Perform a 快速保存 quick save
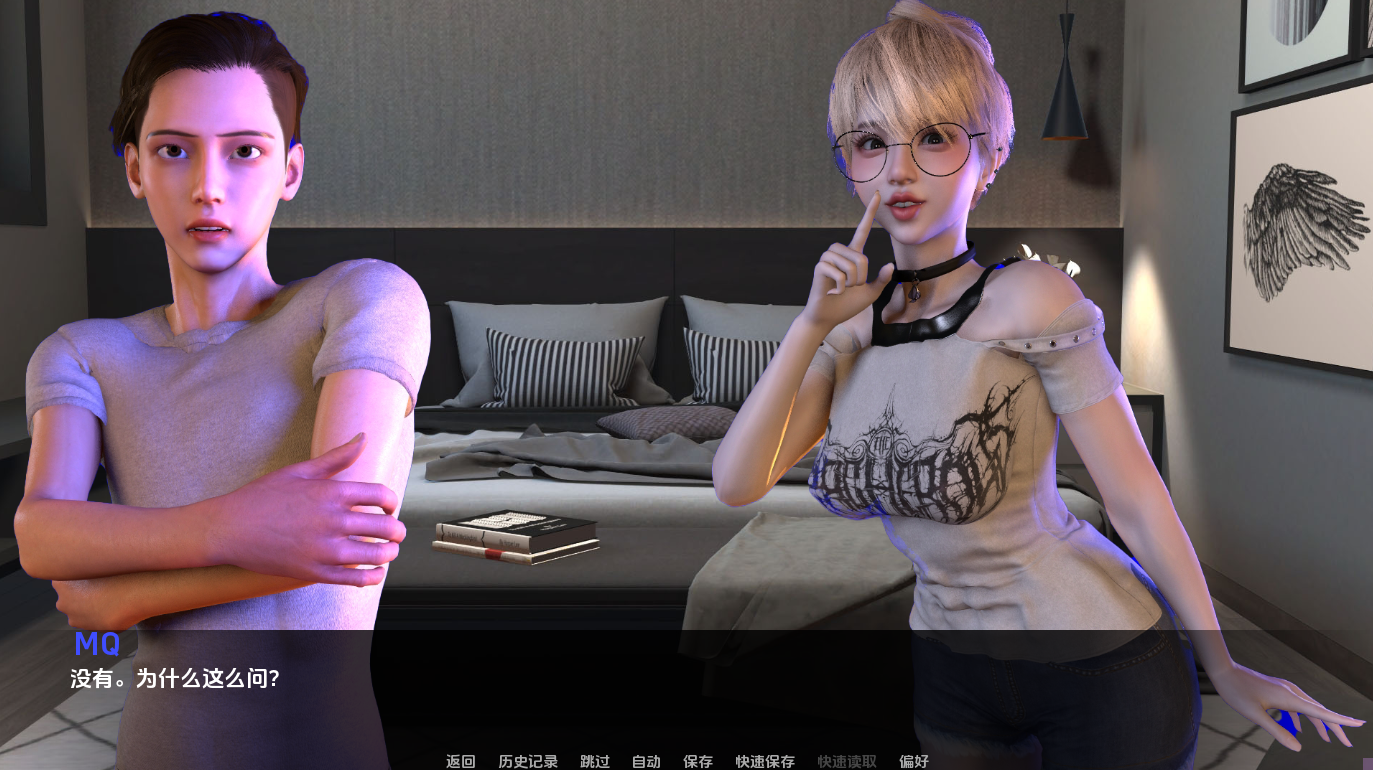 (x=764, y=761)
